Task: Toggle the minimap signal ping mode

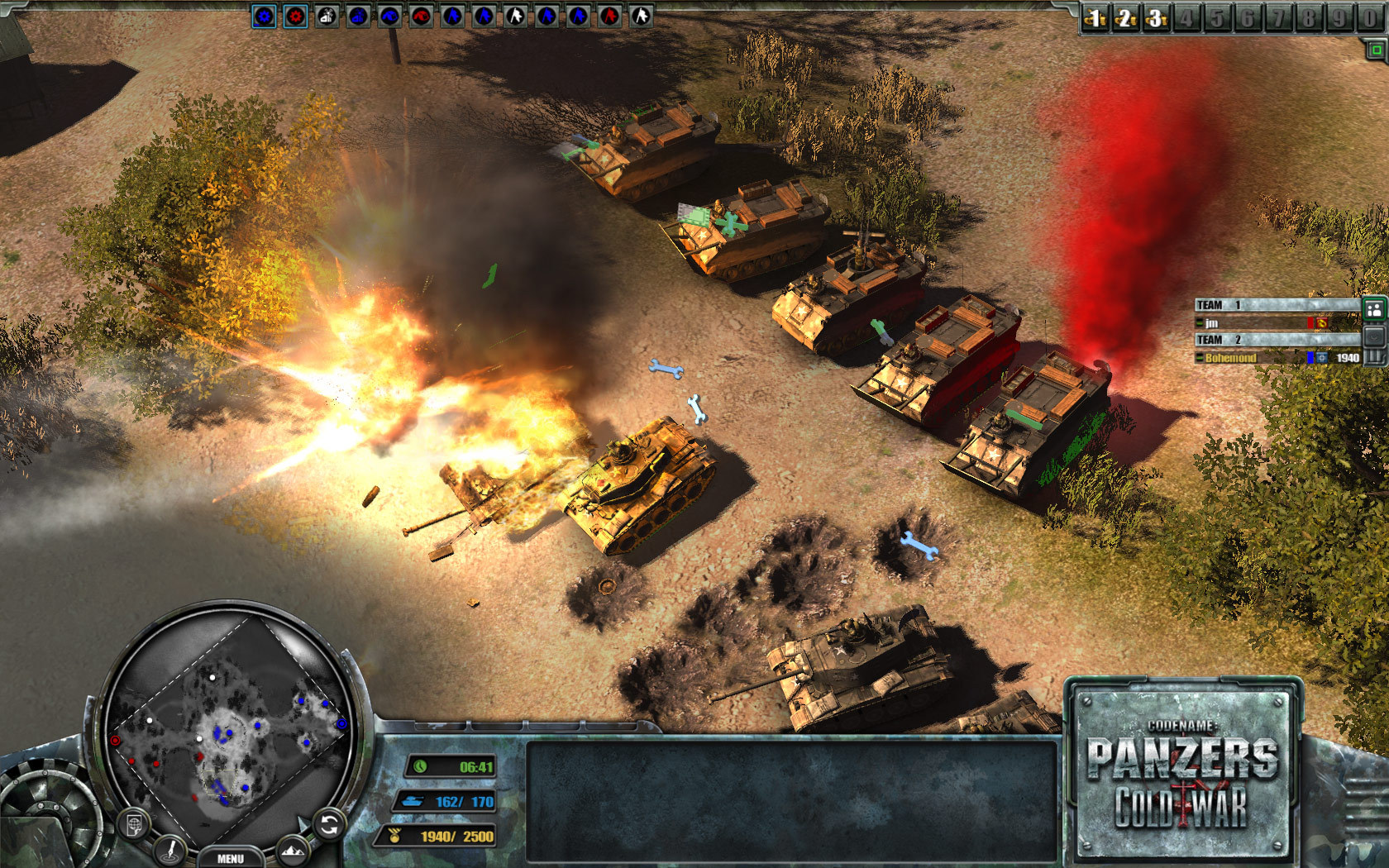Action: (x=169, y=852)
